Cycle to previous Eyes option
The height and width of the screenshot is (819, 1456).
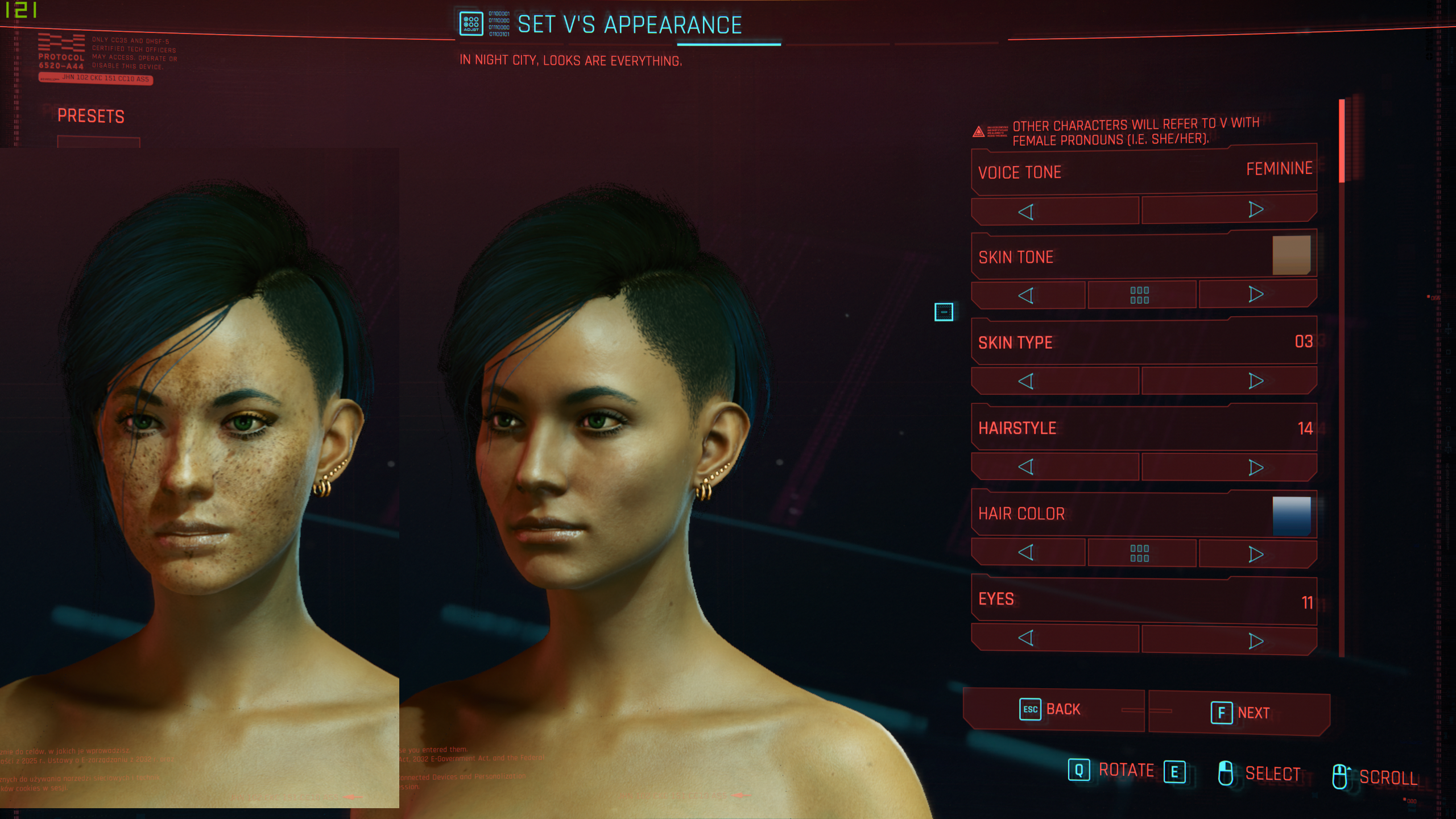tap(1026, 638)
